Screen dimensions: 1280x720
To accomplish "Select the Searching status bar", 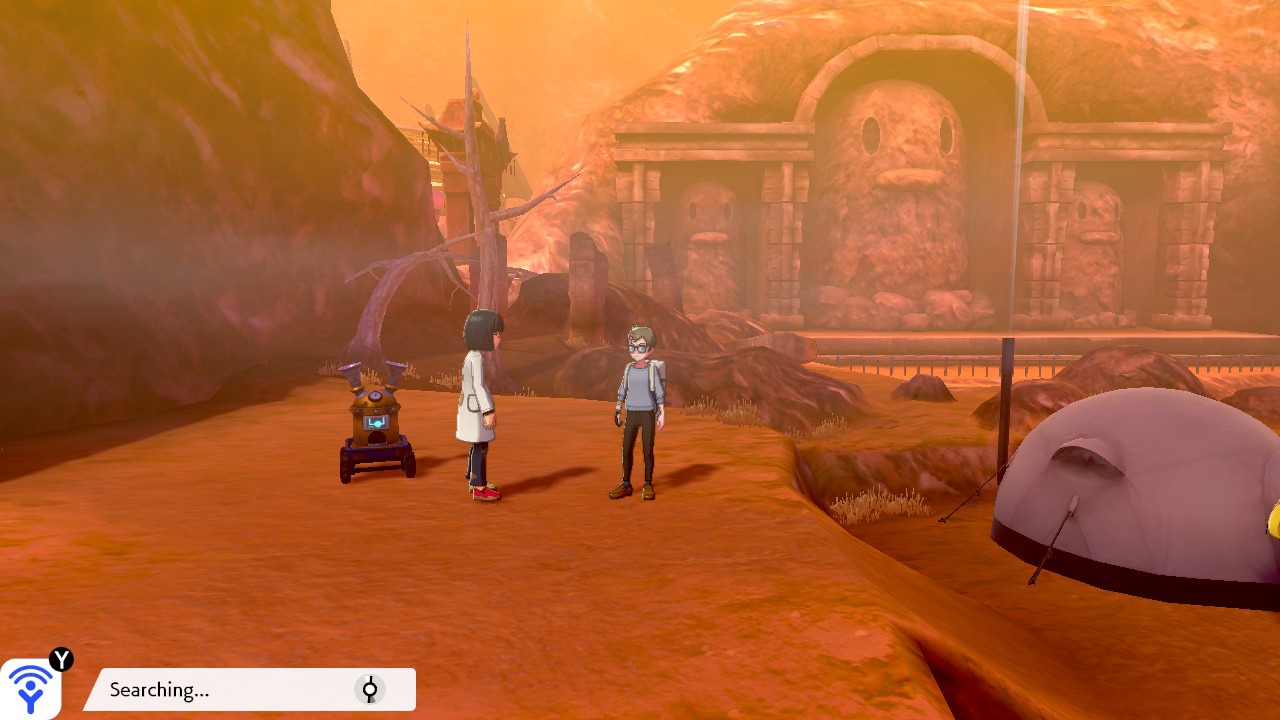I will pyautogui.click(x=250, y=690).
